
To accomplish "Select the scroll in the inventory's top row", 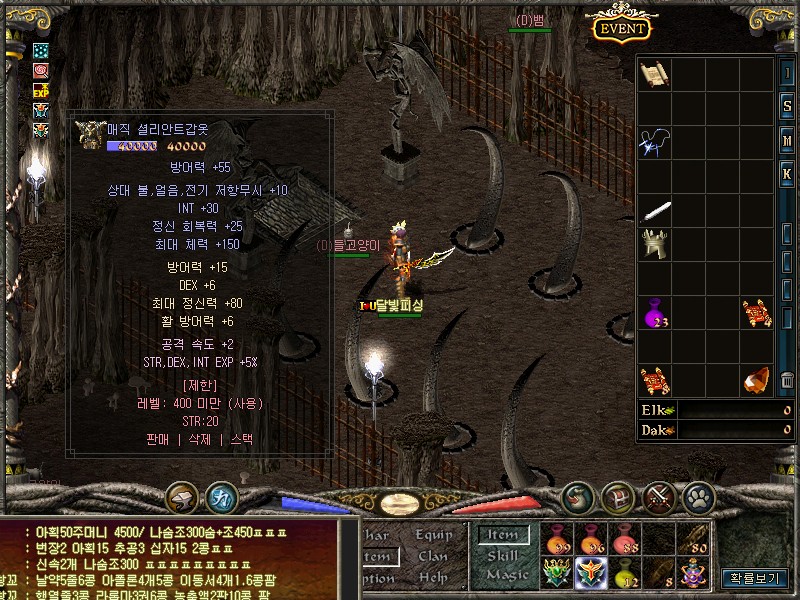I will point(654,74).
